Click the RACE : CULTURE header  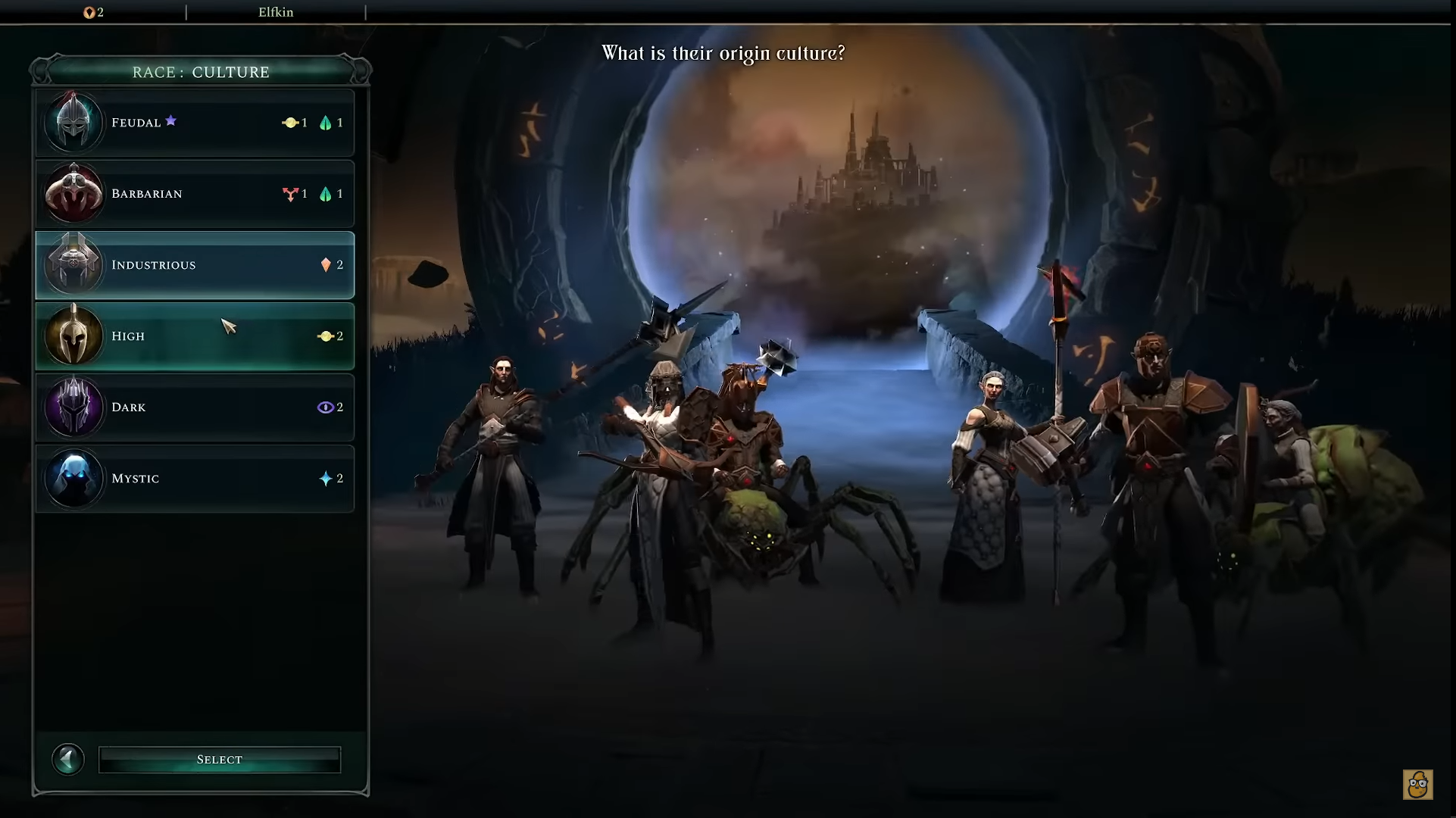click(x=200, y=71)
